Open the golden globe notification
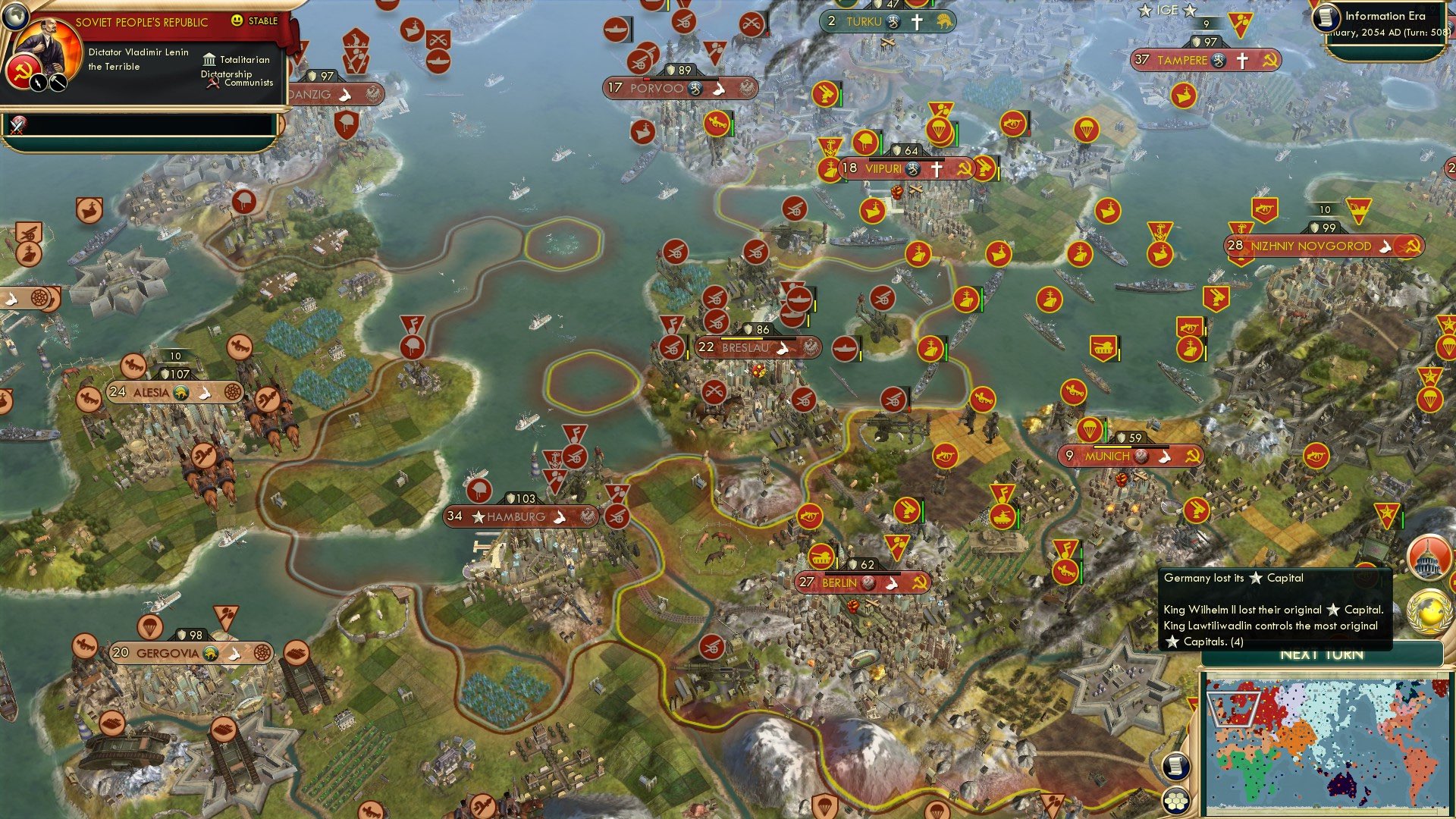 (1429, 611)
